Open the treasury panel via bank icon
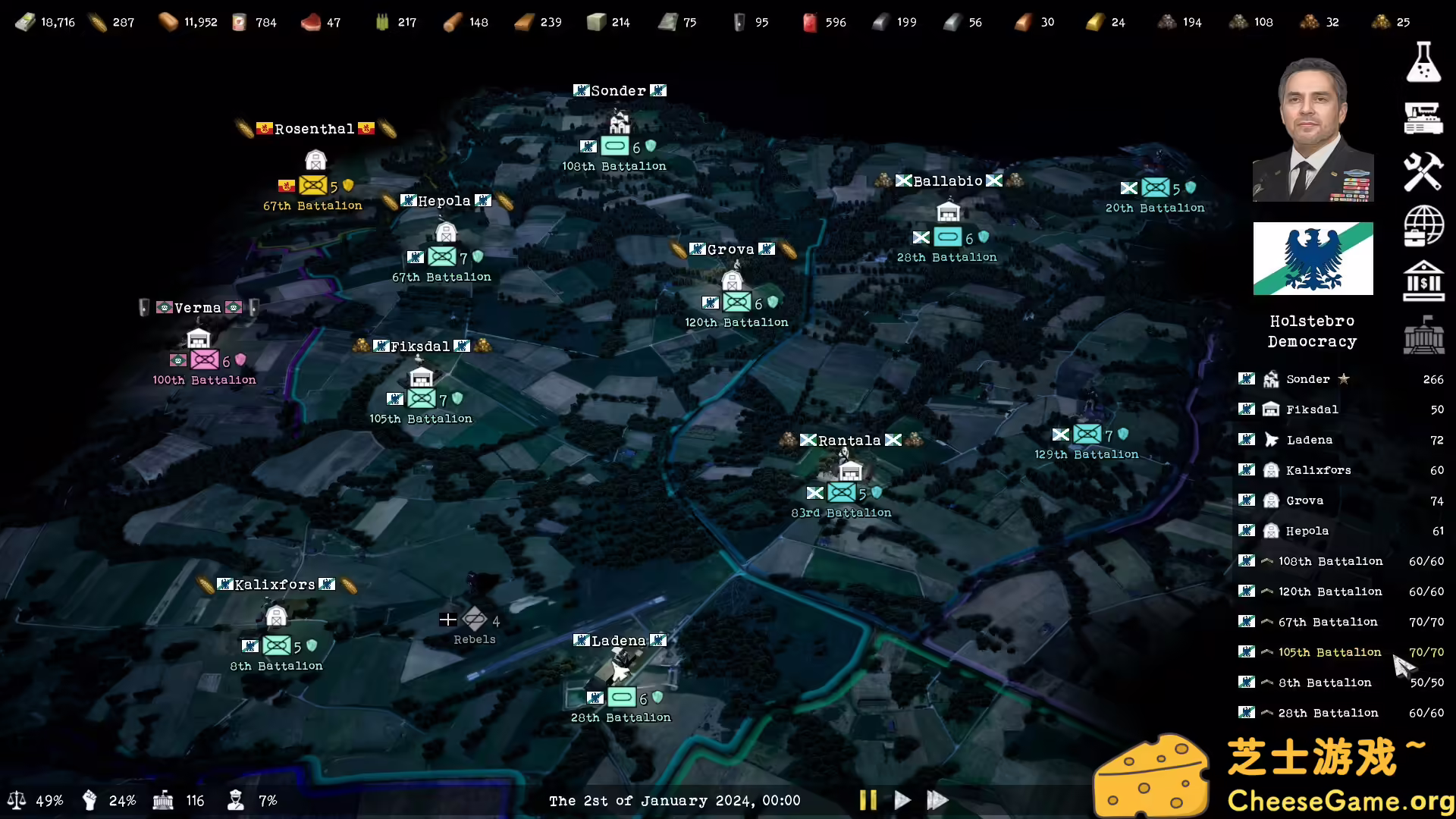 [x=1424, y=281]
